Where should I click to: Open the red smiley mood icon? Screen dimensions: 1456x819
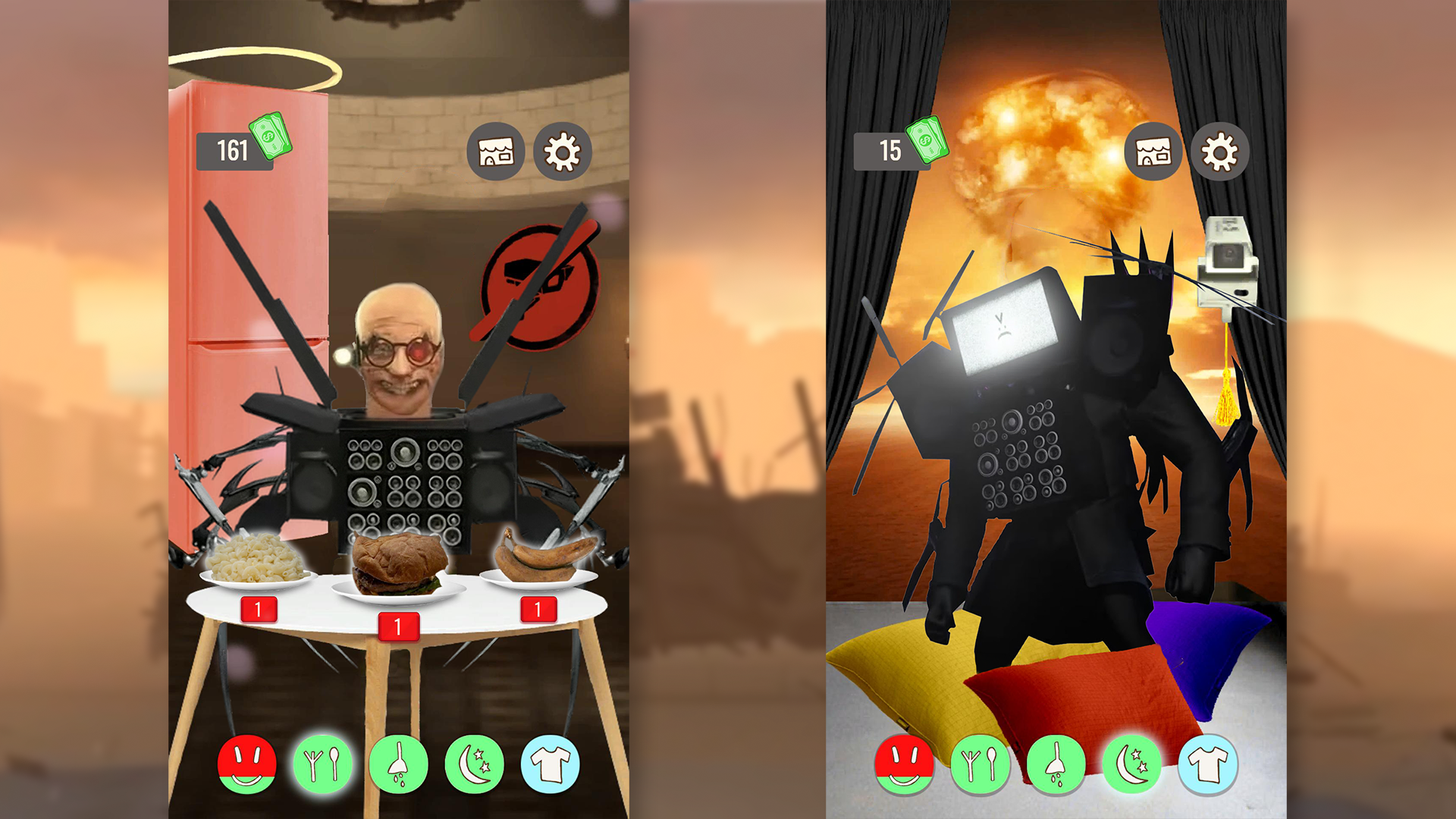pyautogui.click(x=246, y=764)
